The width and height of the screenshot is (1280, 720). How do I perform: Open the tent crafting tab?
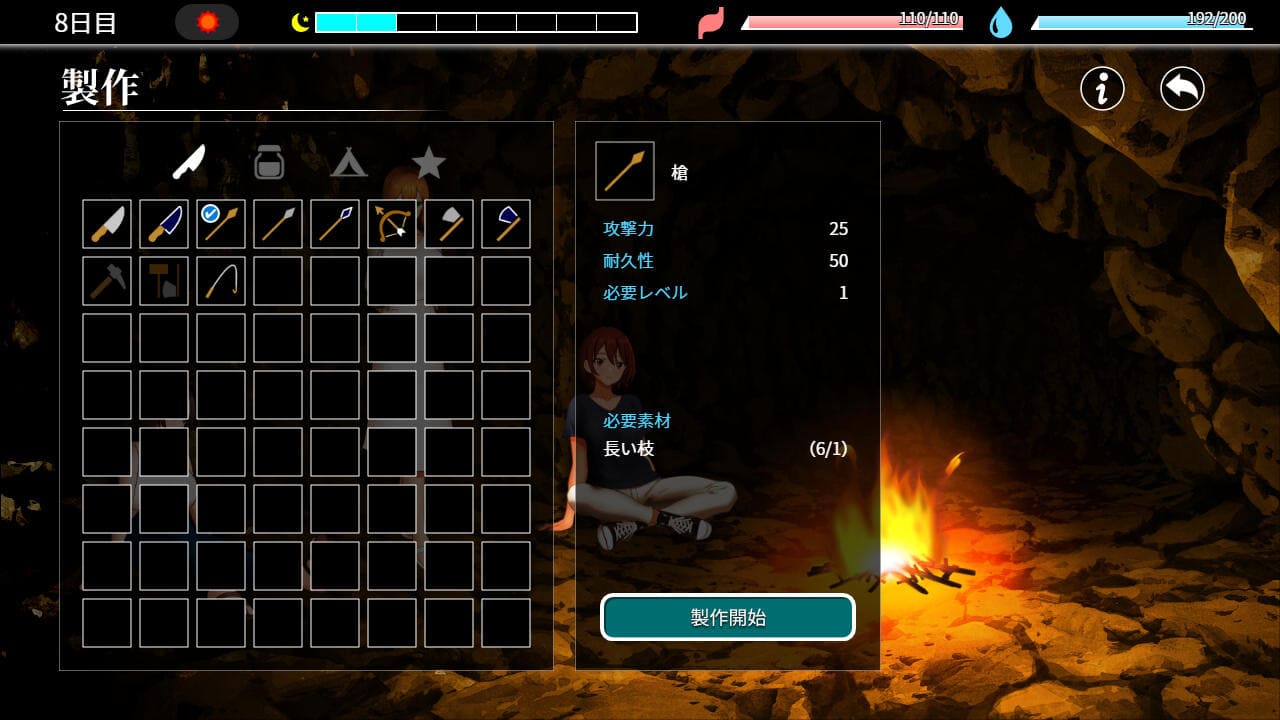pos(348,162)
